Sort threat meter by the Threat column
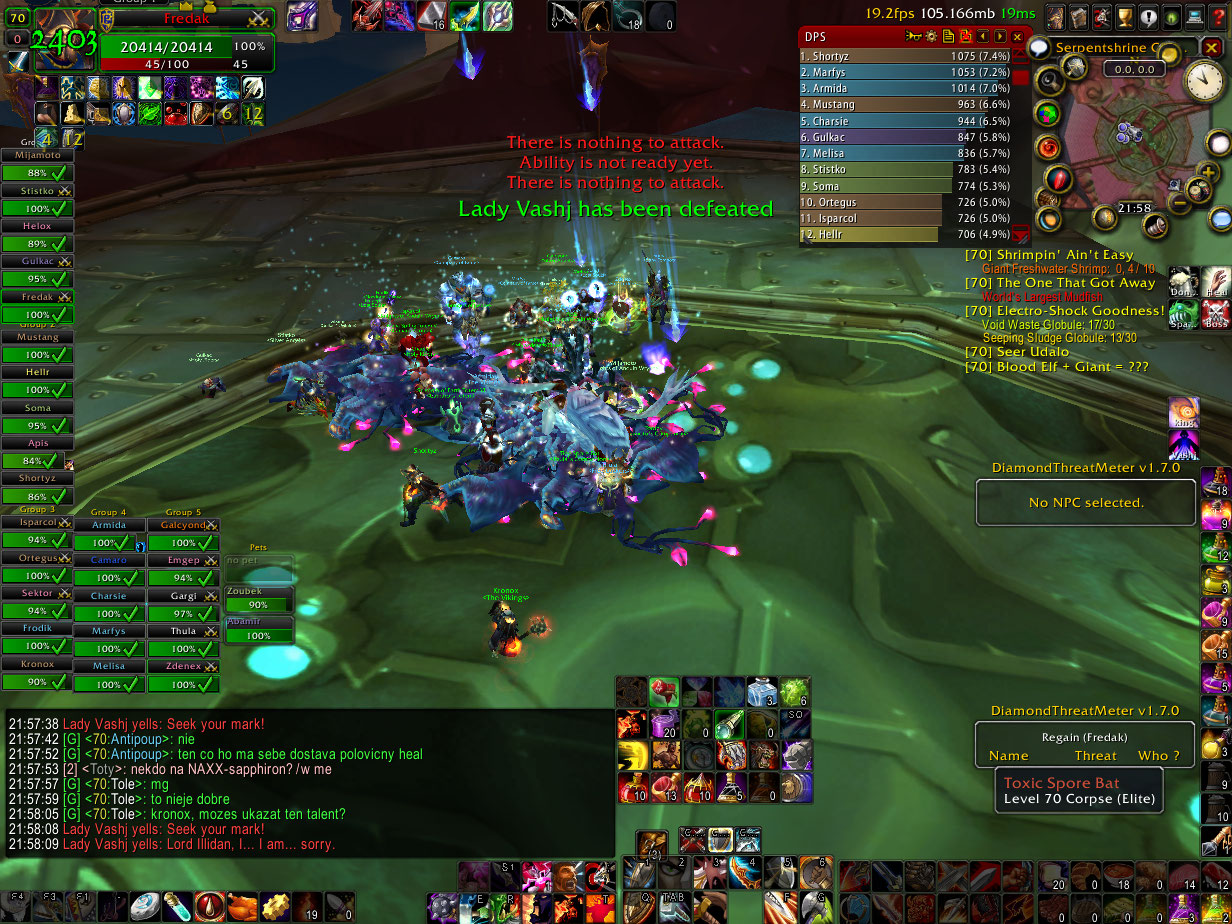 (x=1096, y=755)
